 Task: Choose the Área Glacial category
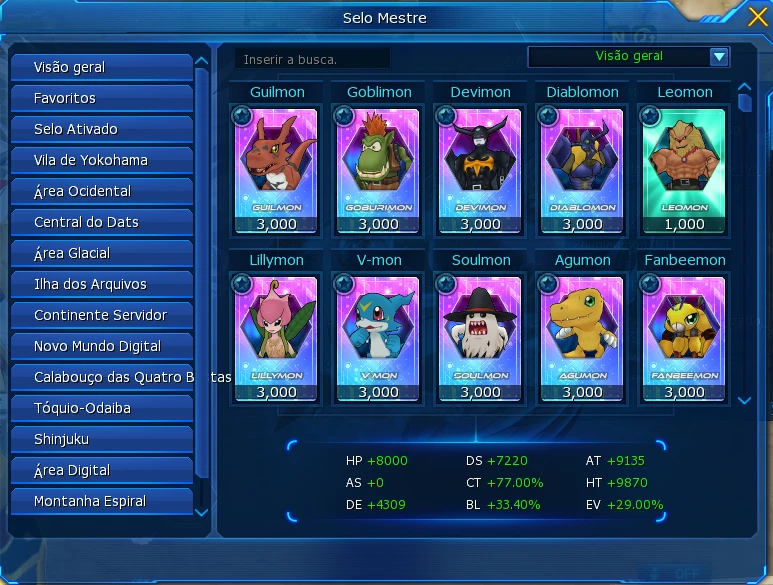pyautogui.click(x=101, y=253)
